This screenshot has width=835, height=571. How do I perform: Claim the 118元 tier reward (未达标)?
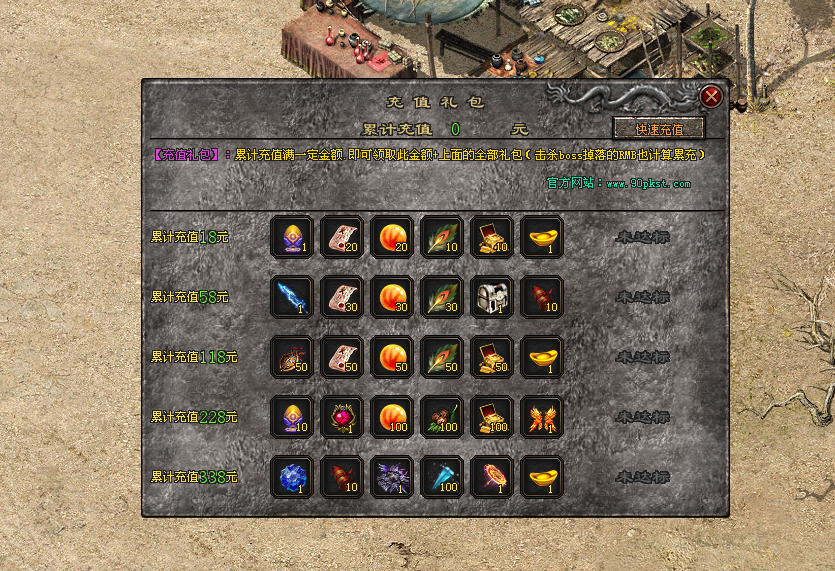click(642, 357)
